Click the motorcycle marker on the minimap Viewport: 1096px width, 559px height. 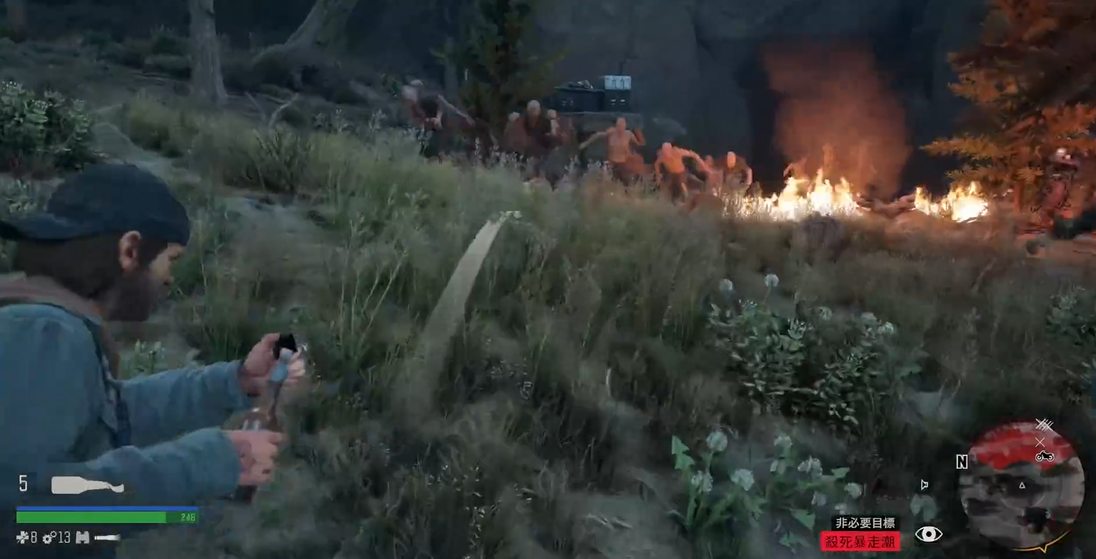1044,456
